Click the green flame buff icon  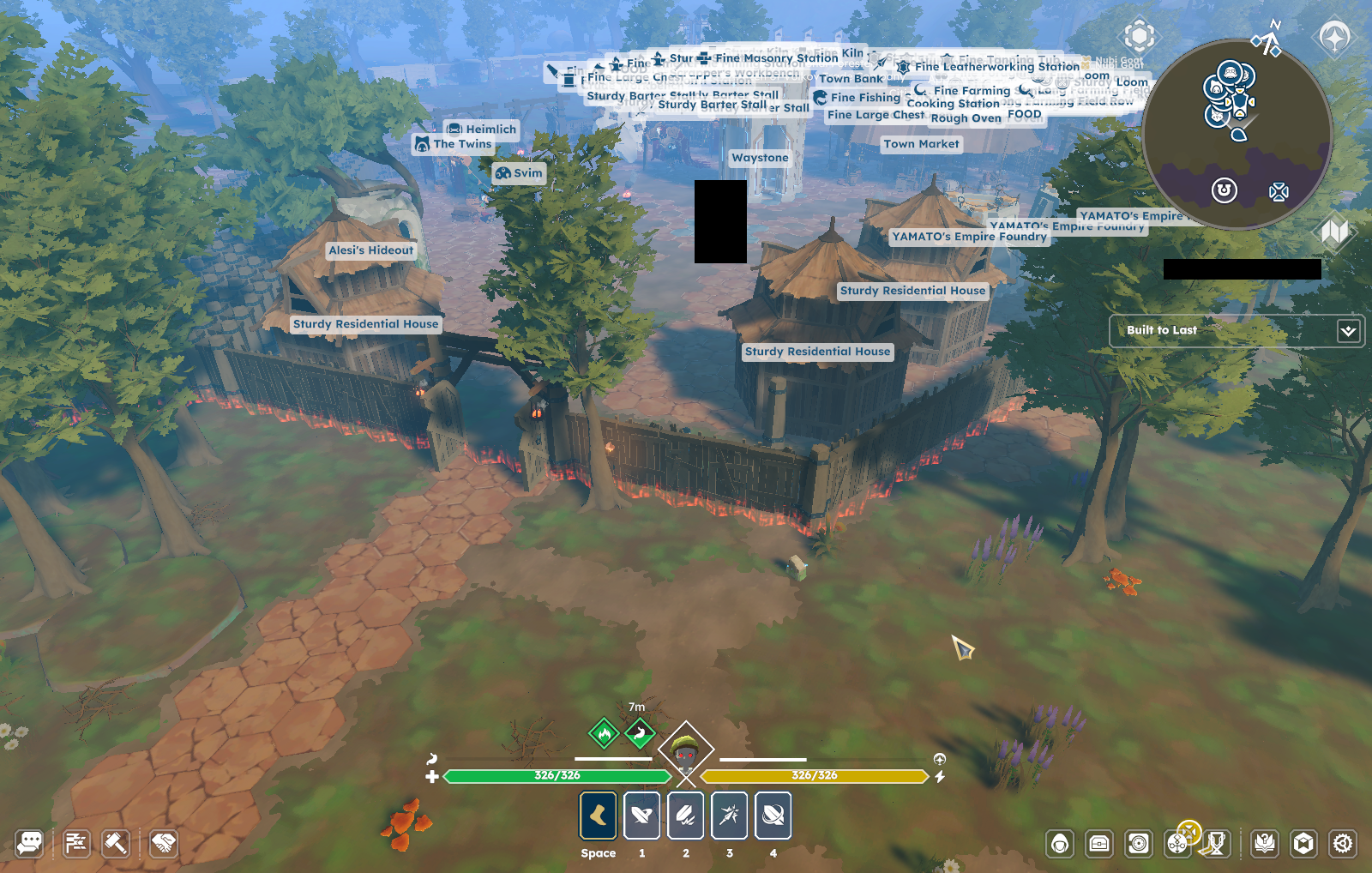pos(605,733)
